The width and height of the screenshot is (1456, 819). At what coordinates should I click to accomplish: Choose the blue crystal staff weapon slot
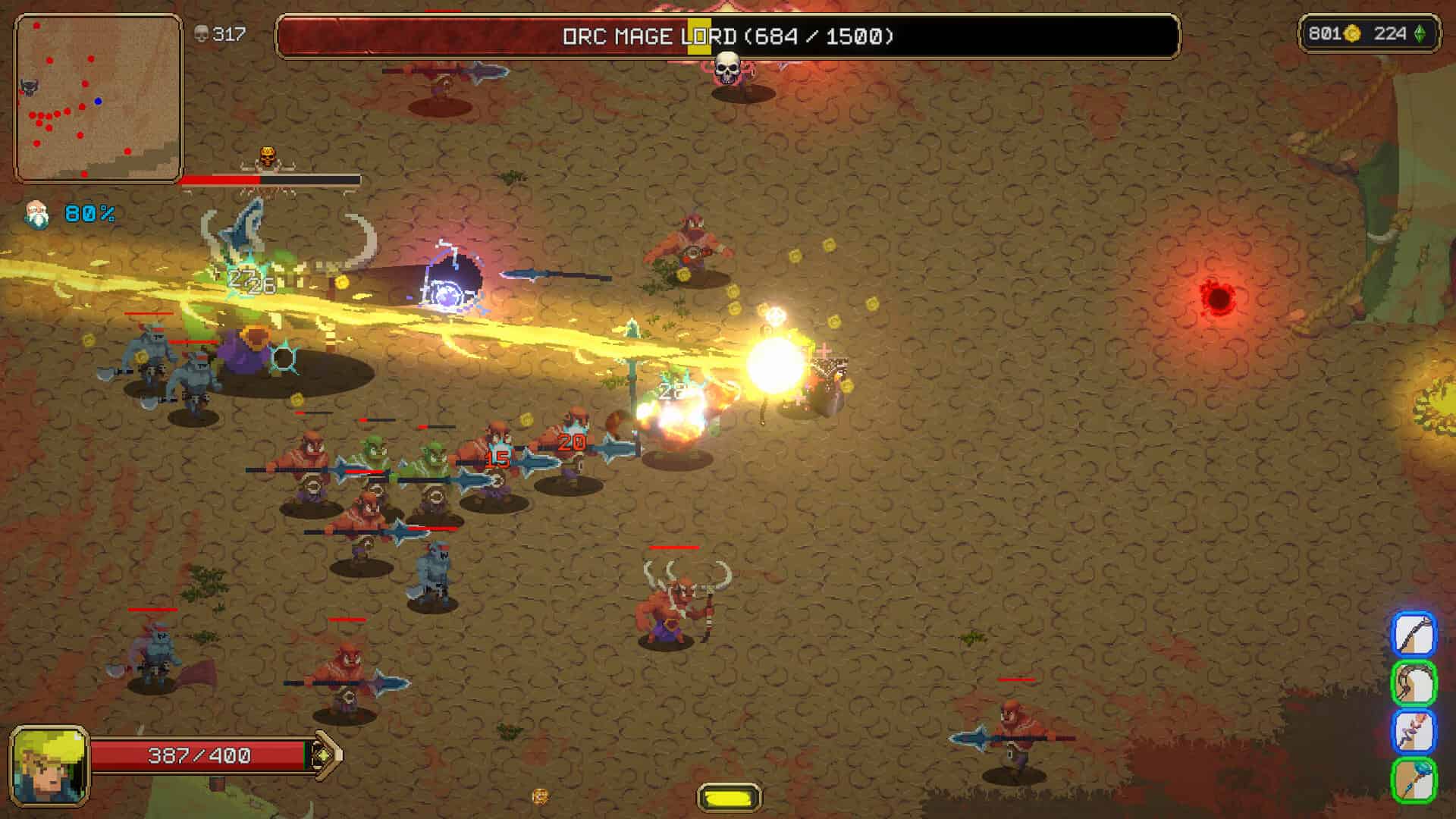(x=1414, y=780)
